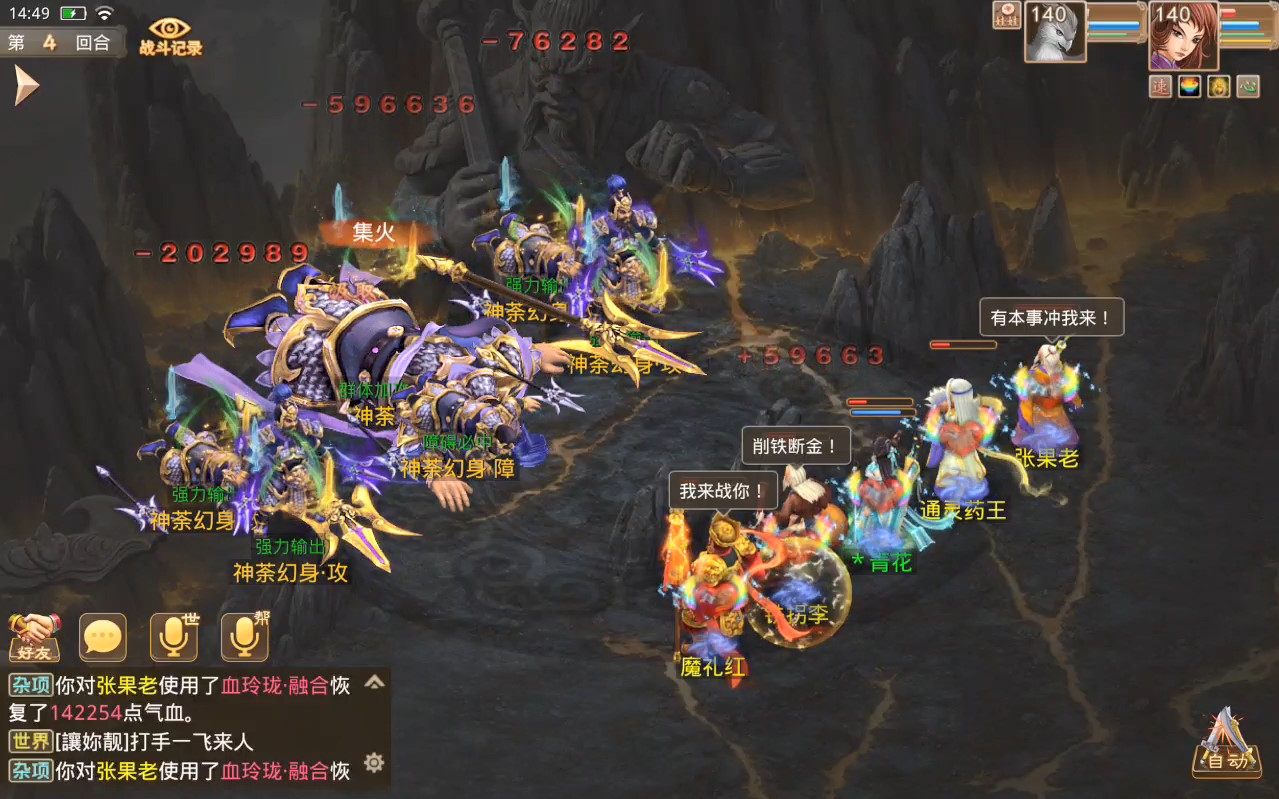The width and height of the screenshot is (1279, 799).
Task: Click the golden gourd buff icon
Action: [x=1218, y=87]
